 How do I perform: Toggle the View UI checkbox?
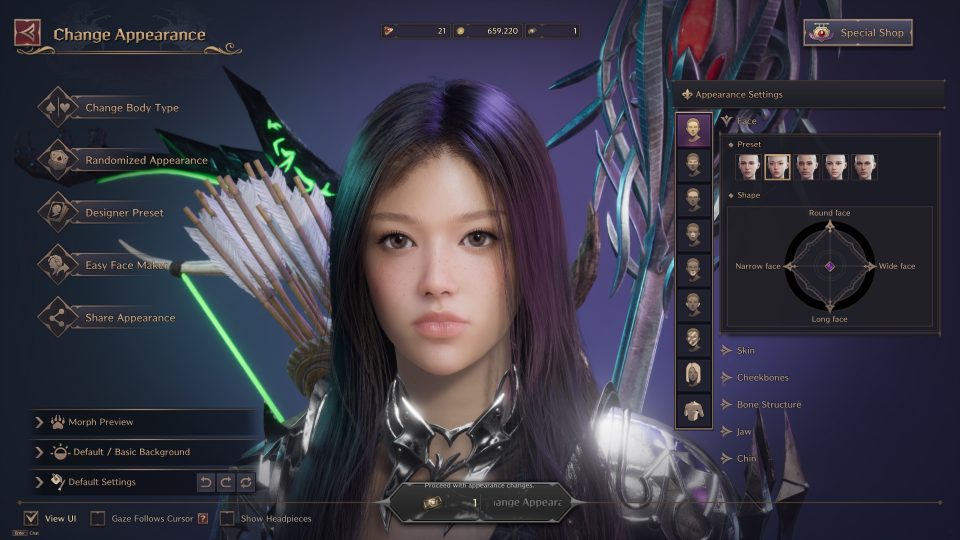(x=31, y=519)
